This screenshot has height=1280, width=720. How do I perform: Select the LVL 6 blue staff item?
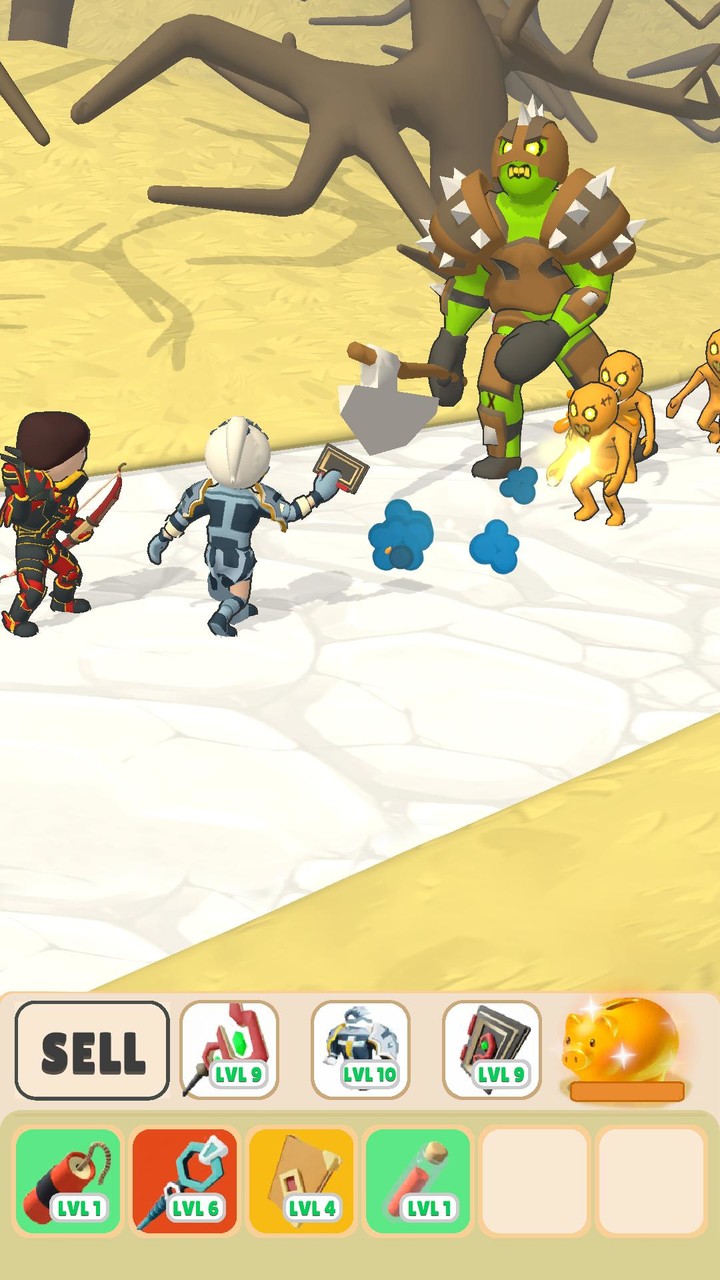184,1181
